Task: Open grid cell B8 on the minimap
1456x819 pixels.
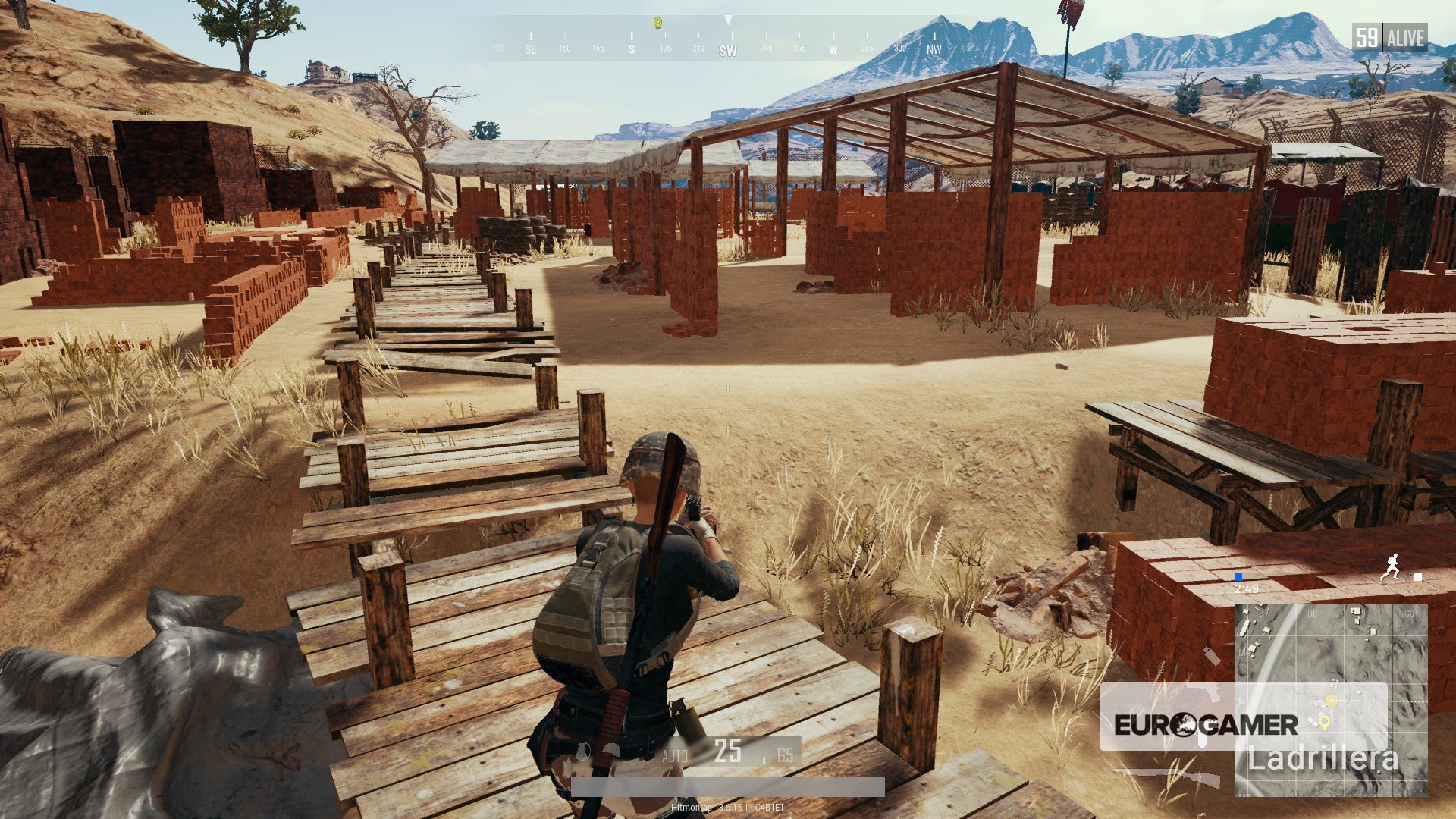Action: [x=1311, y=613]
